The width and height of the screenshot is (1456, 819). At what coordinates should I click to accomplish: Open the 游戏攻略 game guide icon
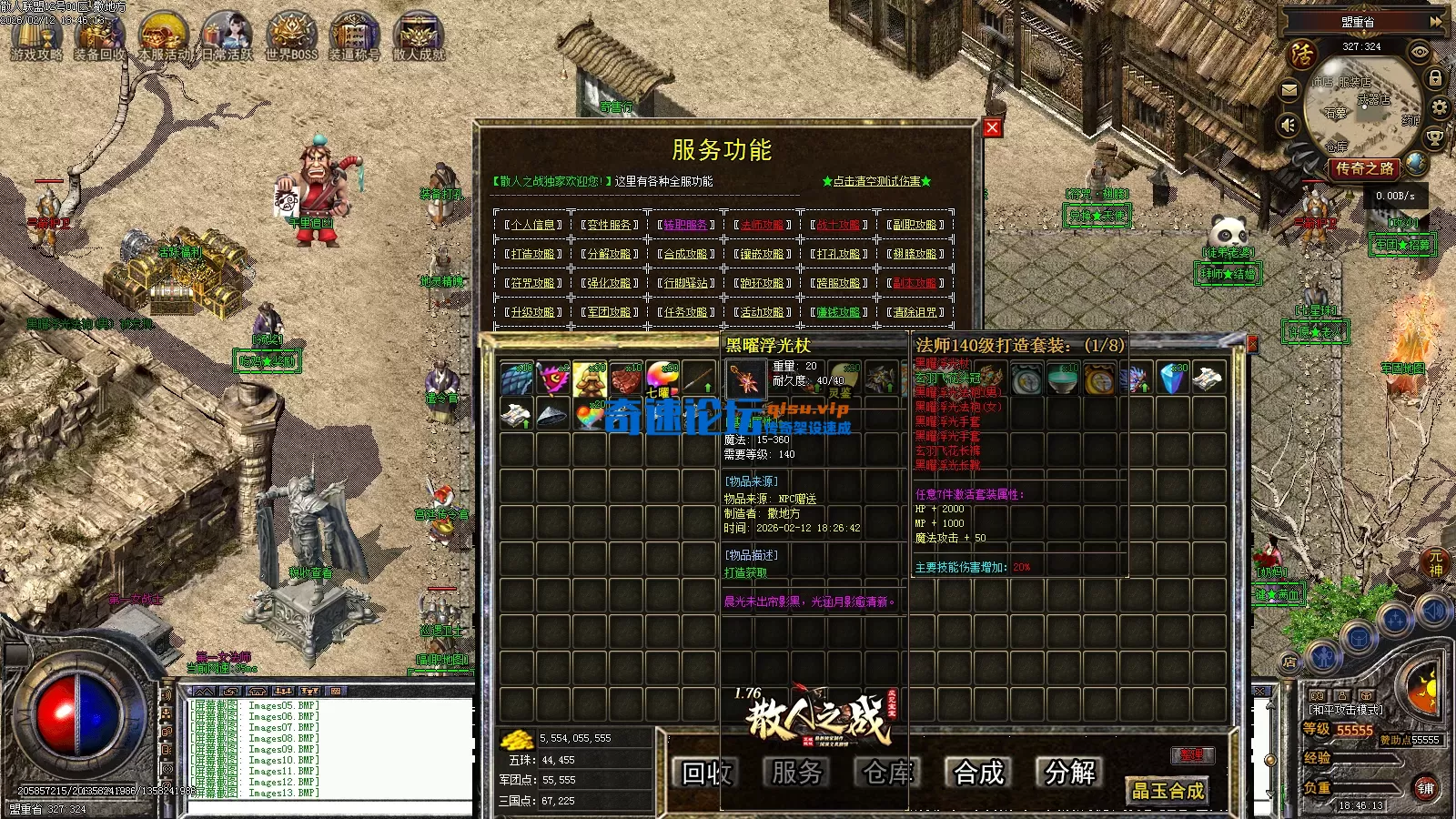(x=36, y=36)
